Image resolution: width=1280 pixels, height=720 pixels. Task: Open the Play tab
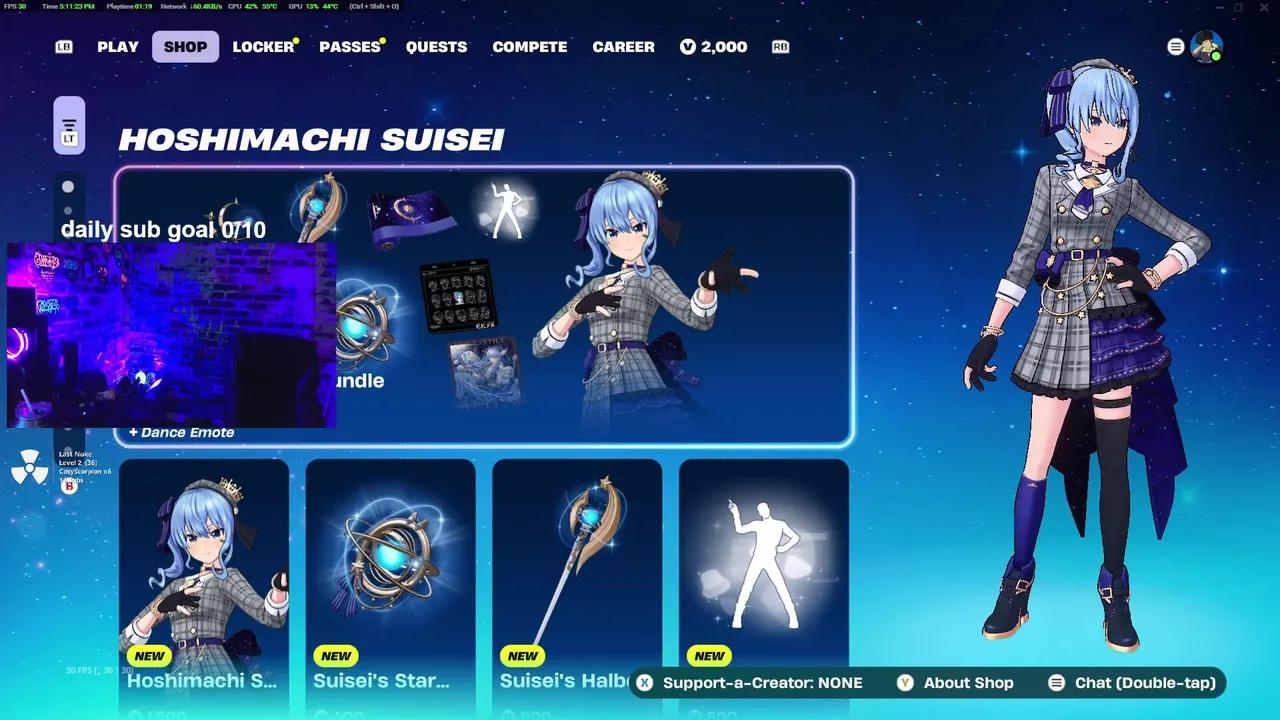click(x=118, y=47)
